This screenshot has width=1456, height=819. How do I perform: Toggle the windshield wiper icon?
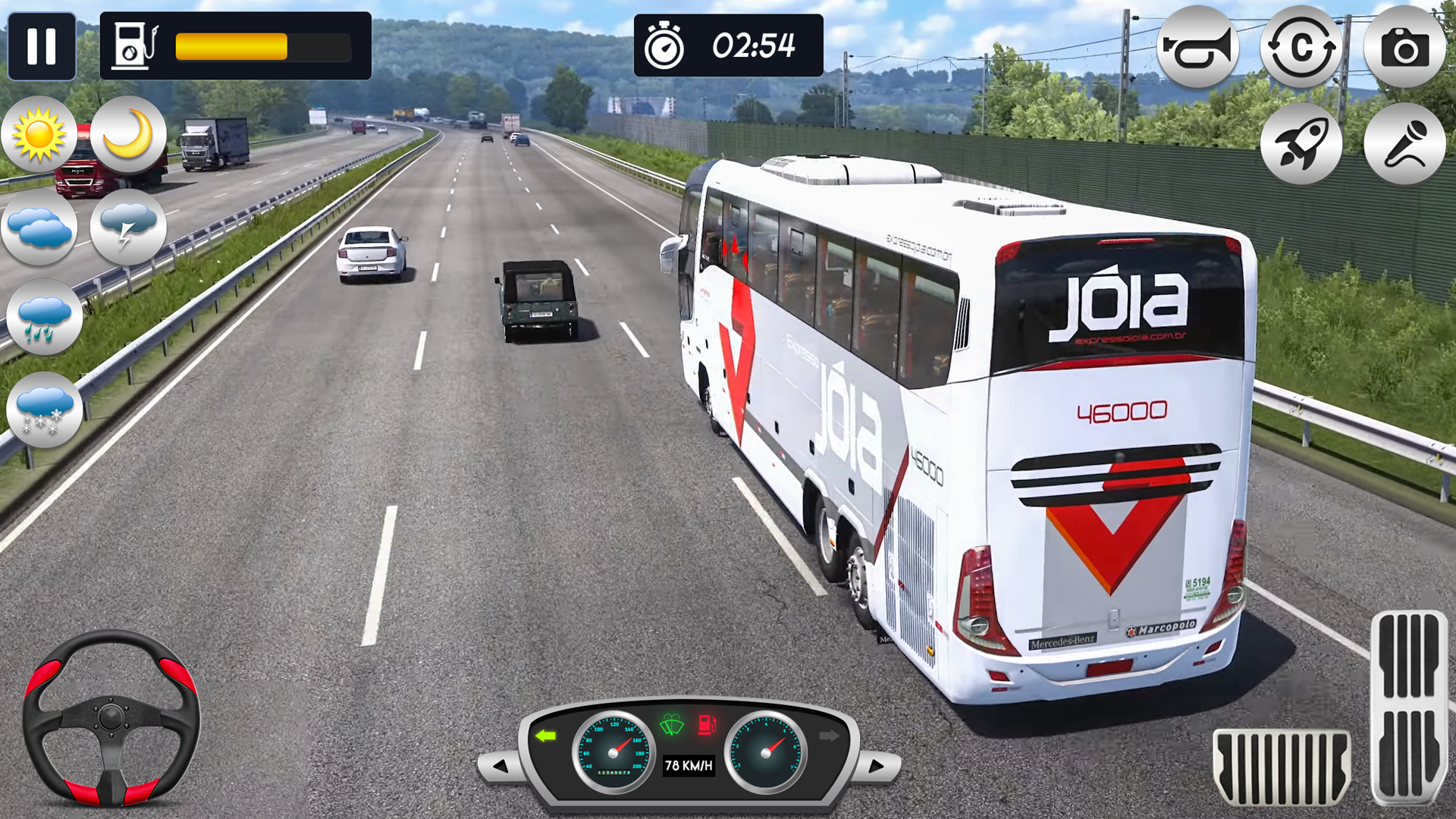672,726
